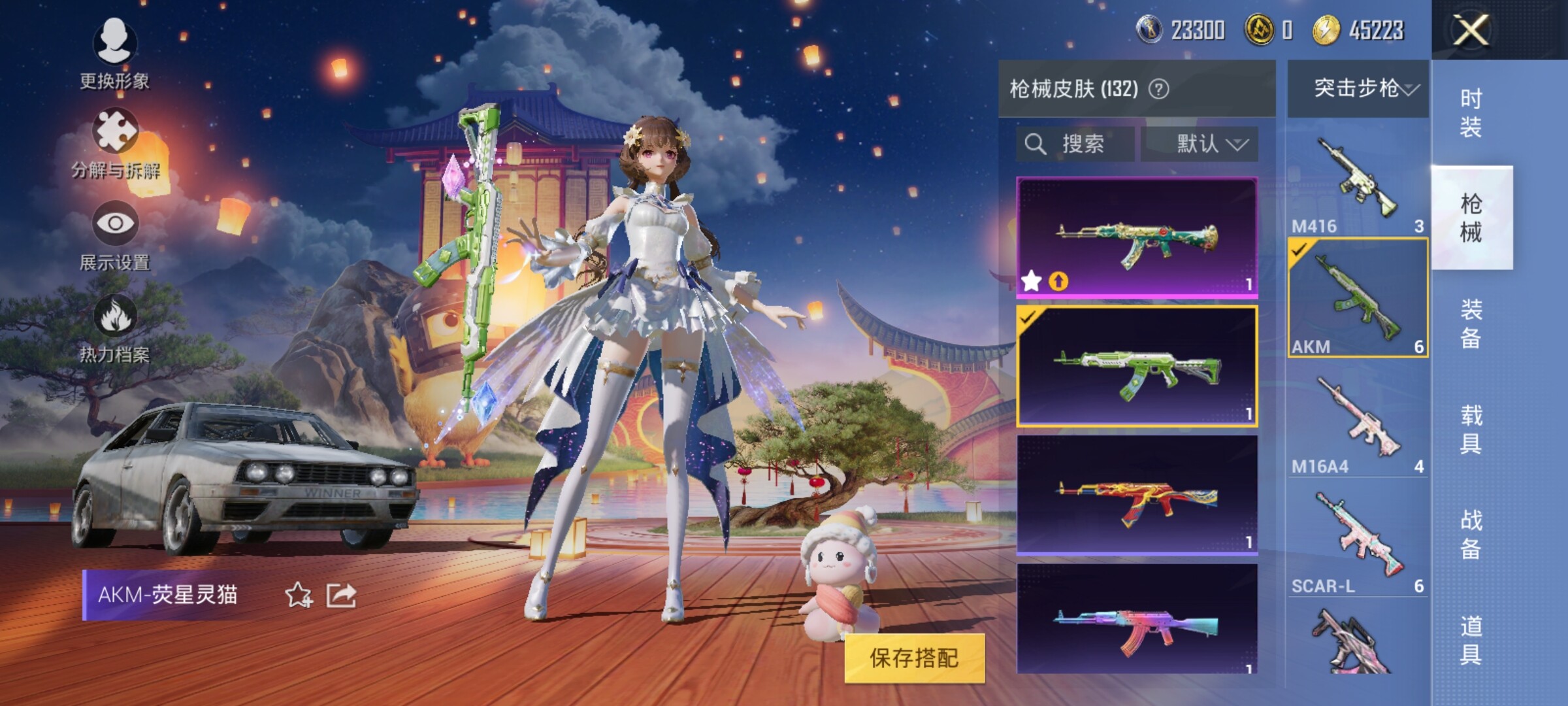Choose the SCAR-L weapon category
Viewport: 1568px width, 706px height.
point(1357,543)
